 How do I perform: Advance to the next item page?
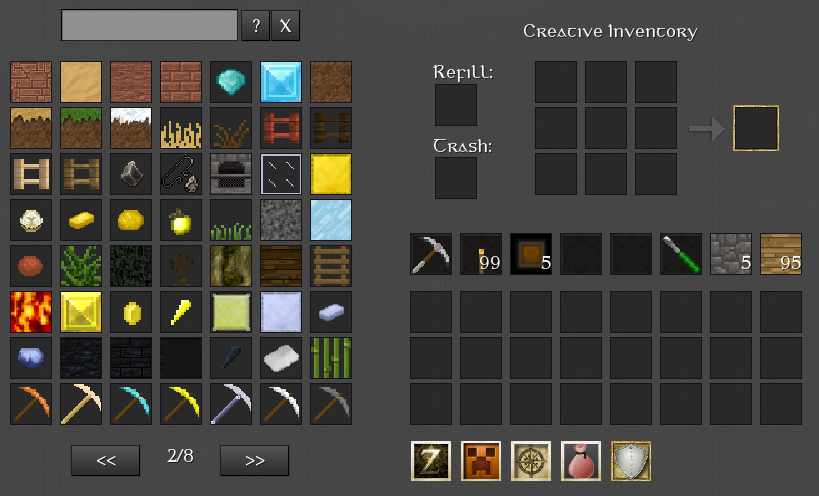pyautogui.click(x=254, y=460)
